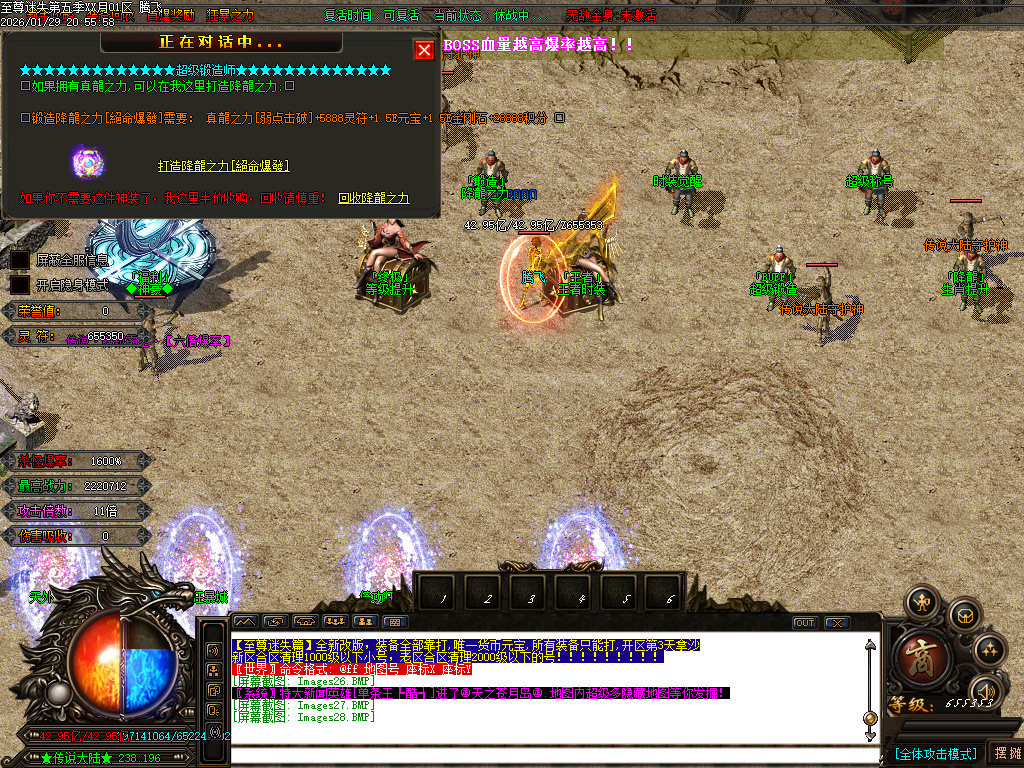Switch the 全体攻击模式 attack mode

(x=935, y=753)
